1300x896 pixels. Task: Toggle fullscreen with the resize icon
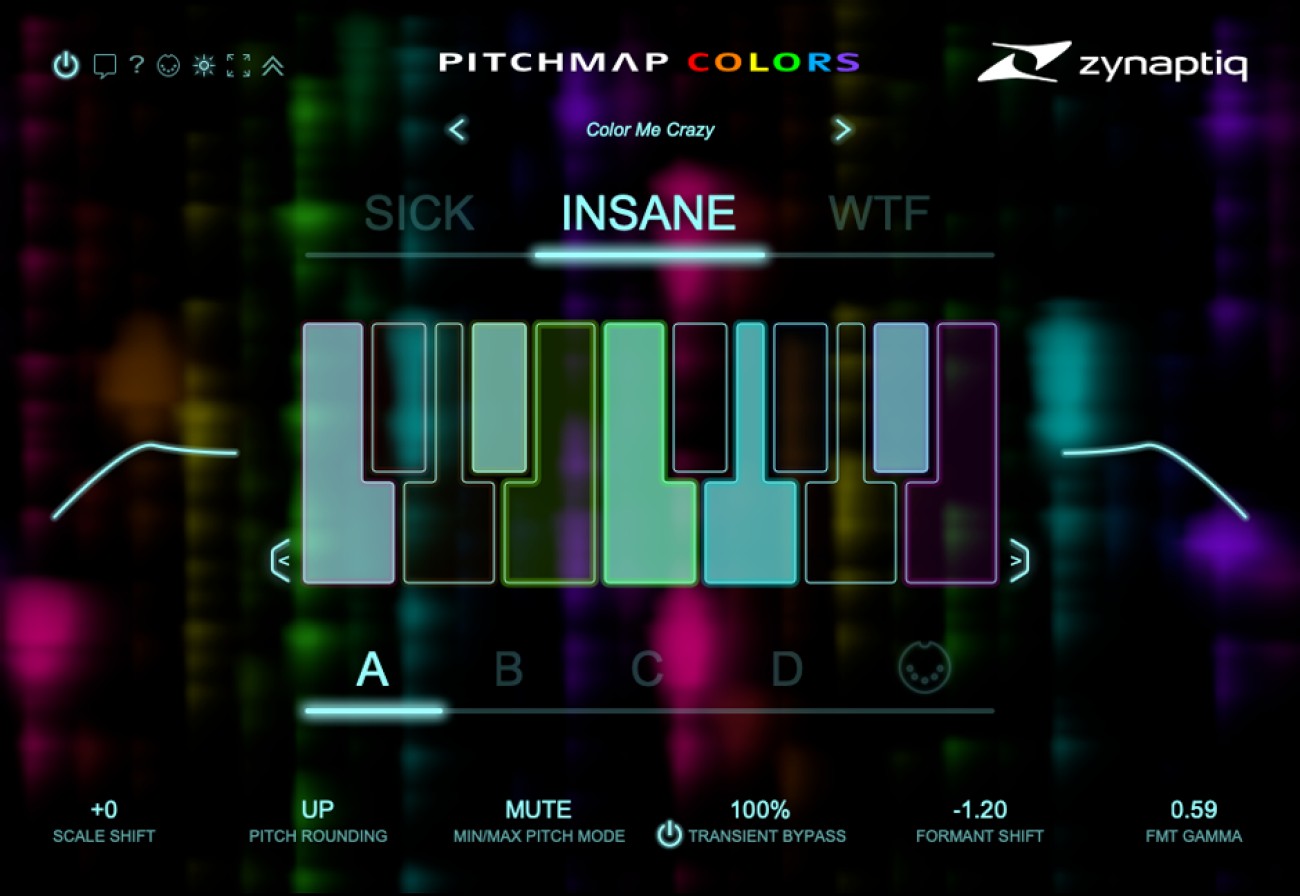(x=237, y=66)
